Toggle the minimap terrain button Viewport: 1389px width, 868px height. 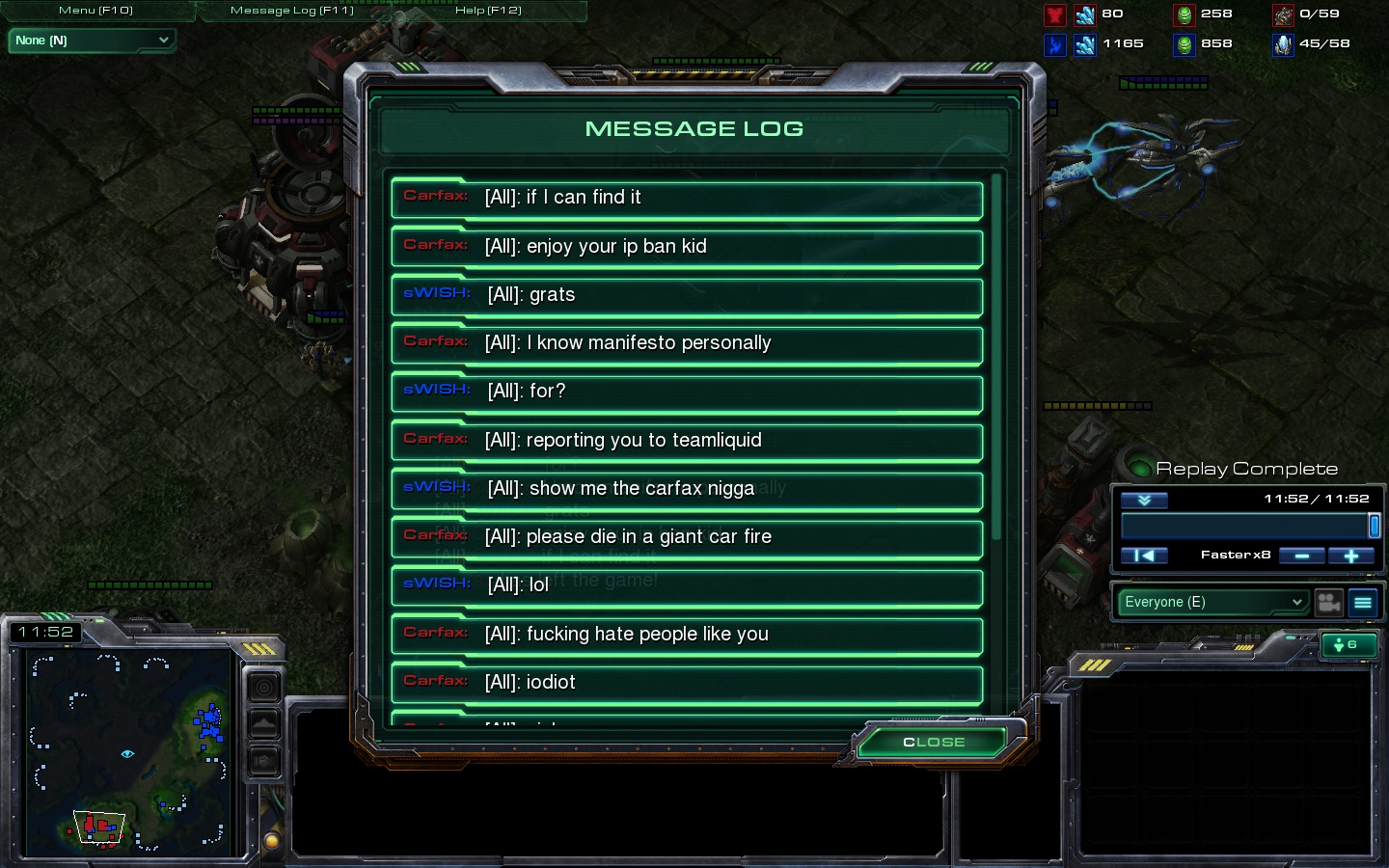(x=263, y=724)
